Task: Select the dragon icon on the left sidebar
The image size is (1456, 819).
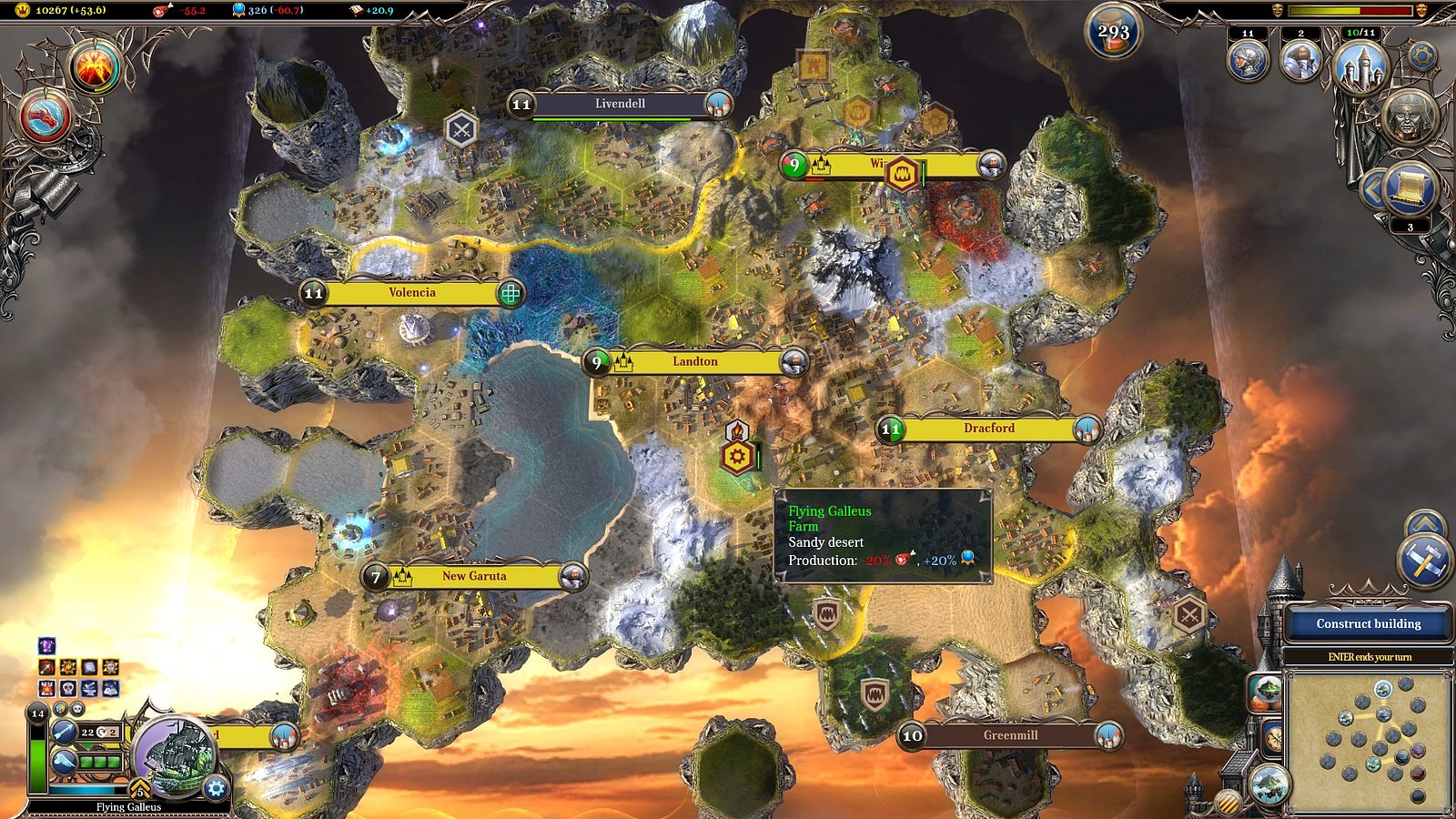Action: point(45,117)
